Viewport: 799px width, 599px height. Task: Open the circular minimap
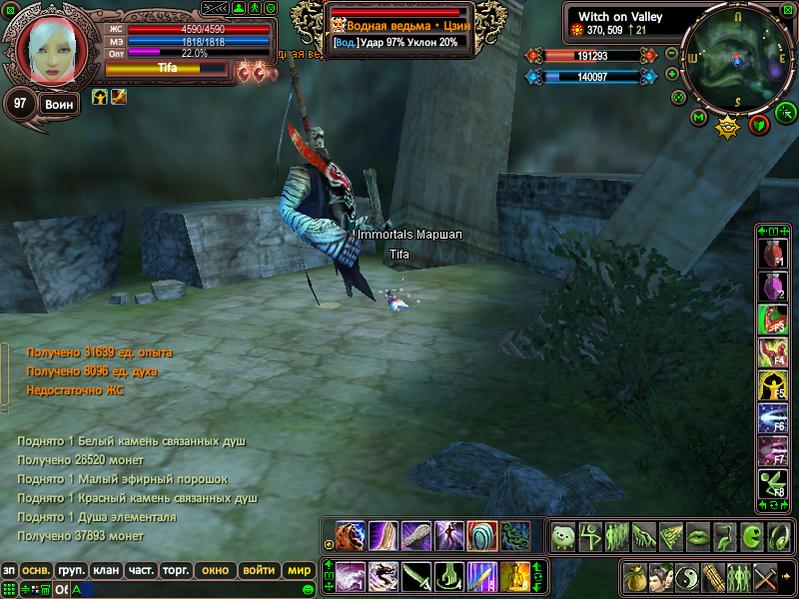(735, 59)
